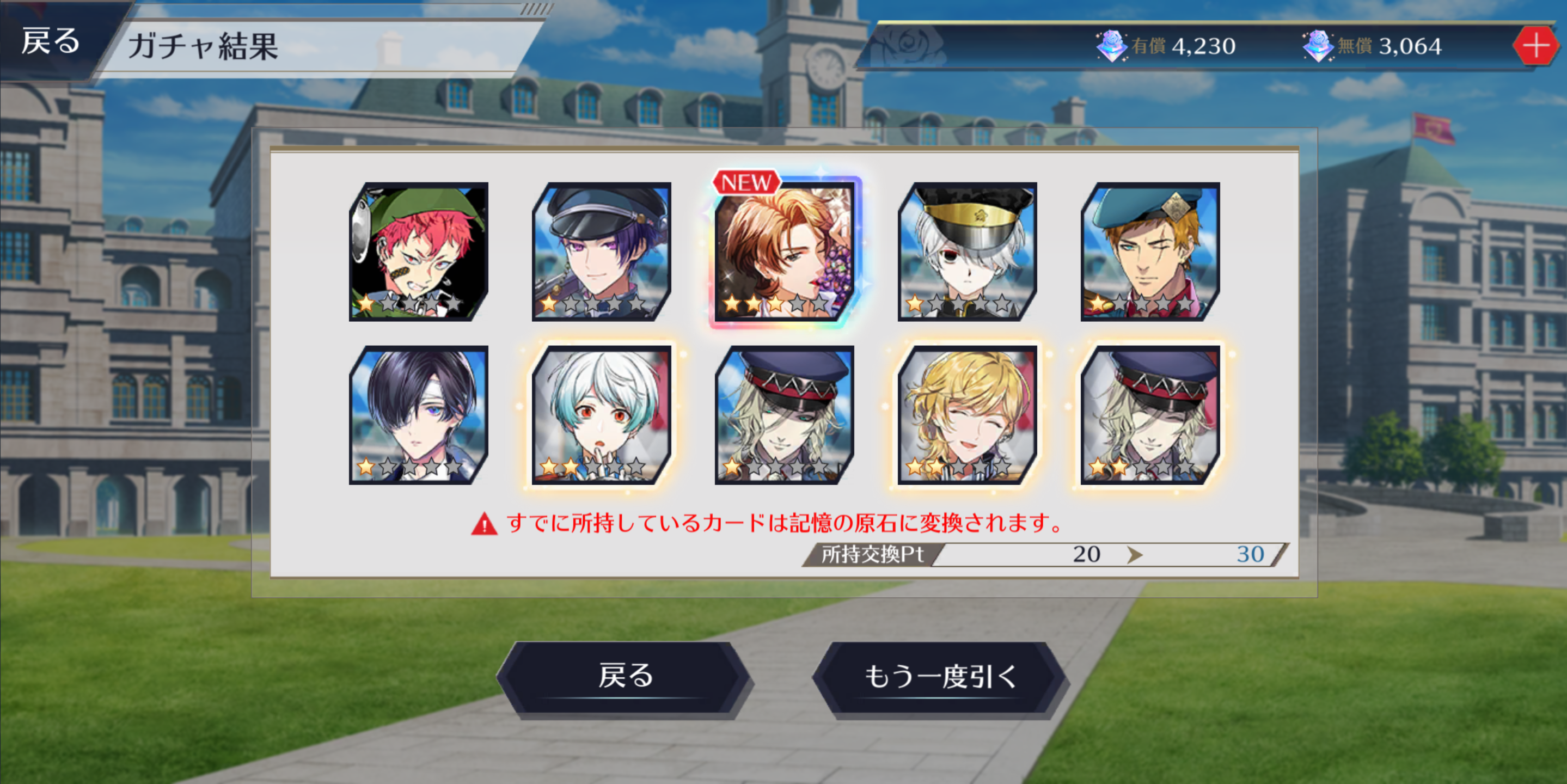View the white-haired card with gold-banded cap
Image resolution: width=1567 pixels, height=784 pixels.
(x=967, y=252)
